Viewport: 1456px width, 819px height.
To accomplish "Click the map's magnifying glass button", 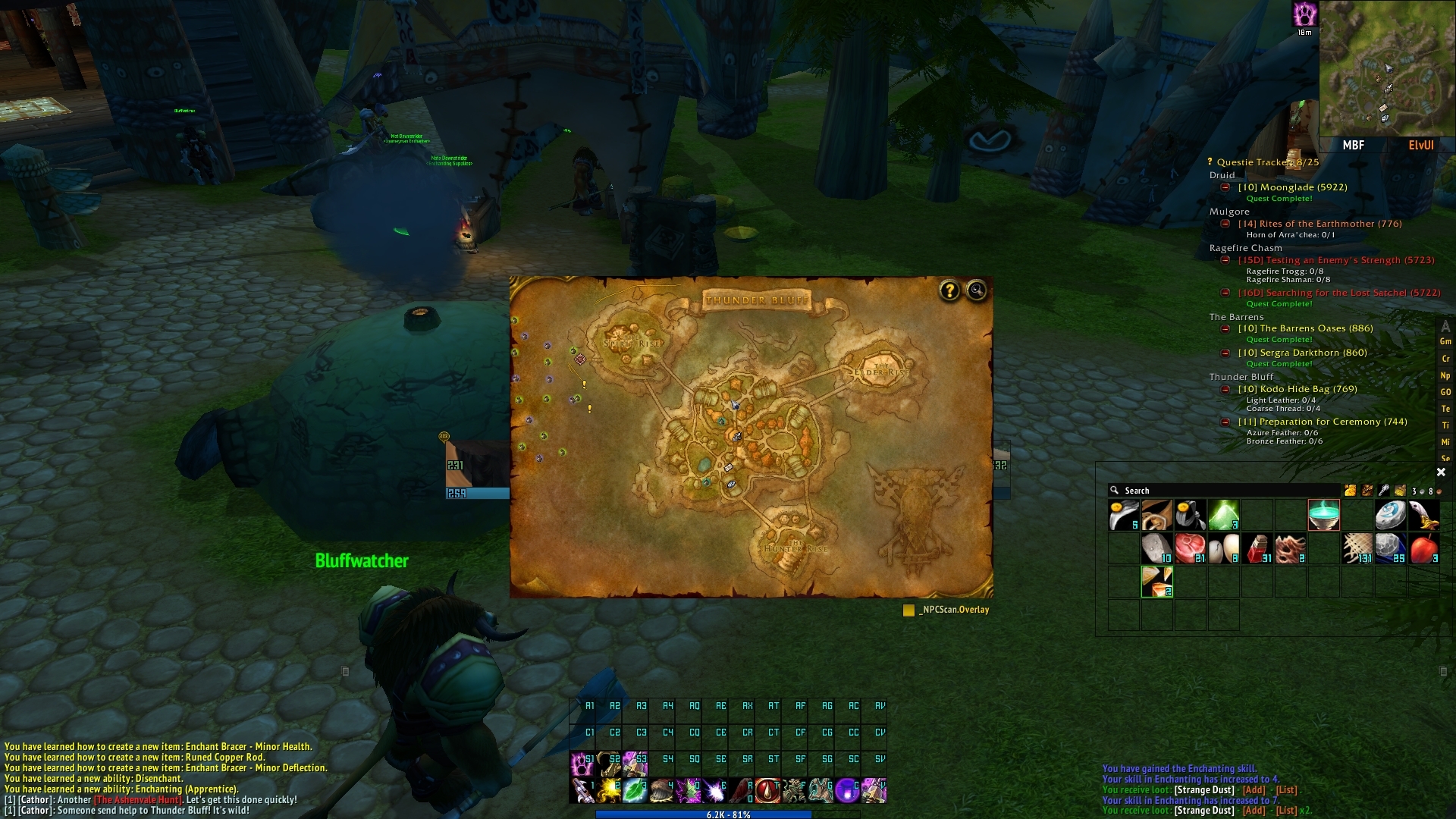I will (x=977, y=290).
